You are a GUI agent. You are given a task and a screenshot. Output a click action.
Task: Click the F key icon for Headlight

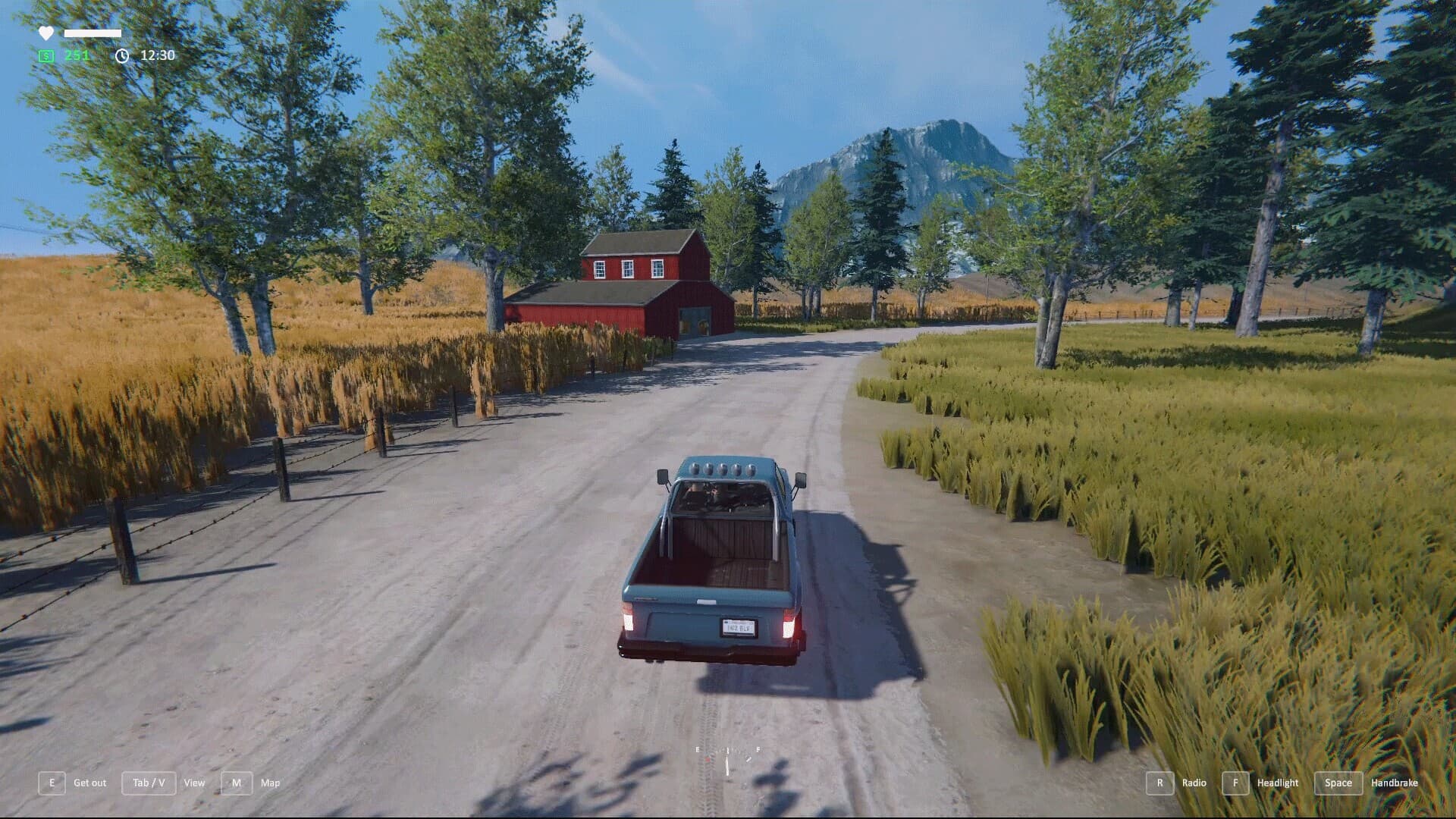coord(1236,783)
